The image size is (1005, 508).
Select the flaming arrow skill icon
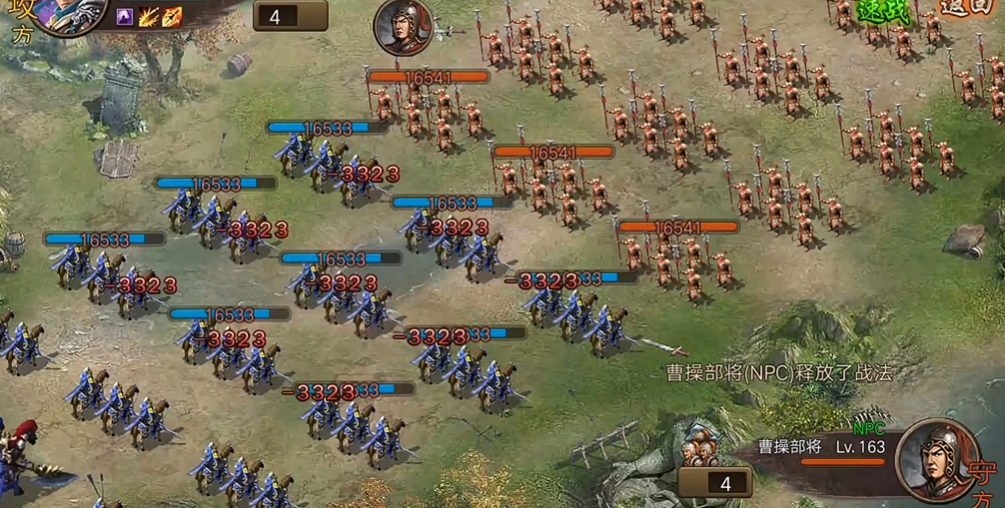[x=172, y=16]
